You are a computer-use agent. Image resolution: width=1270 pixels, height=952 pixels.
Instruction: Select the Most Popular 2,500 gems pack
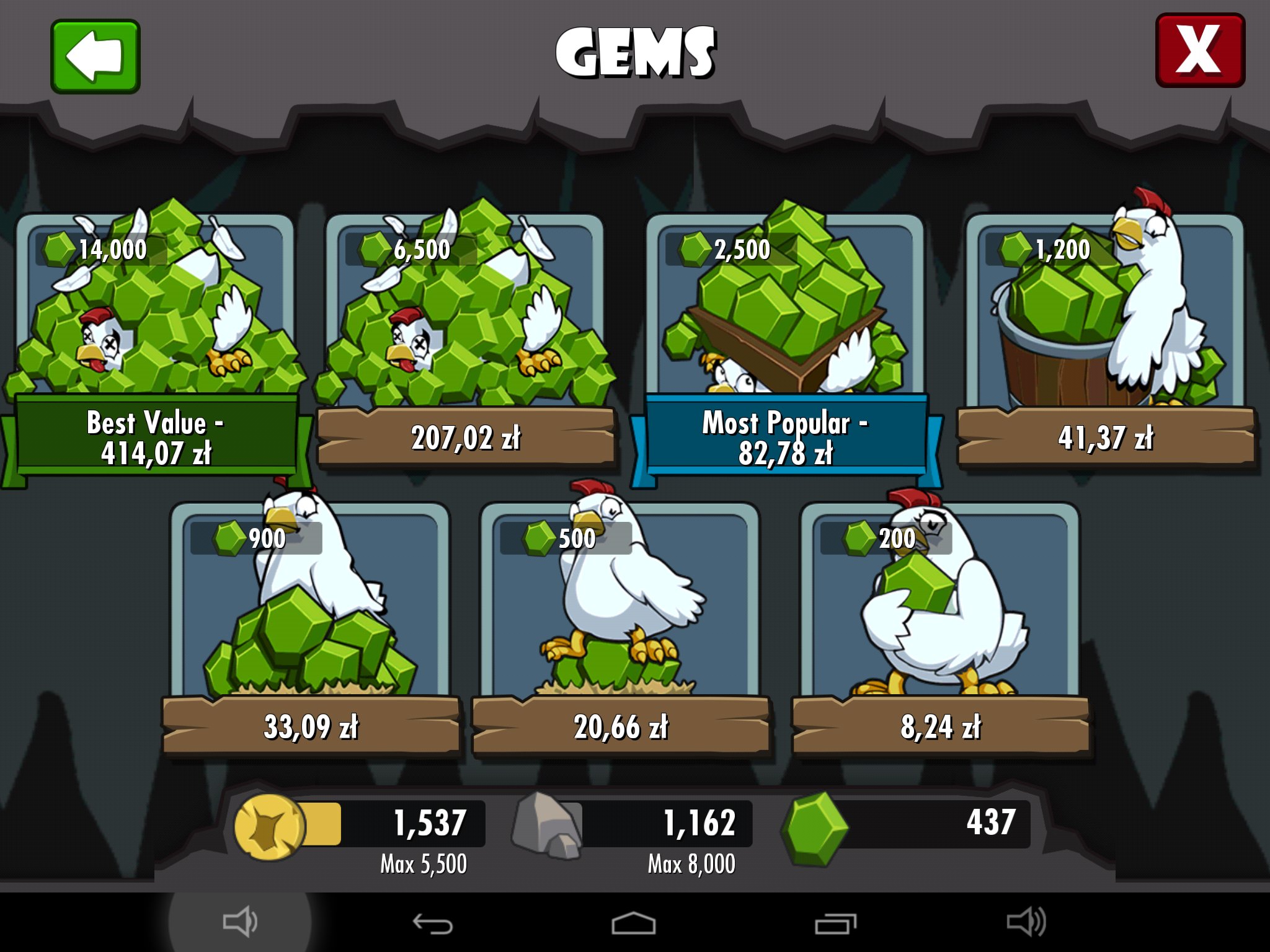[785, 341]
